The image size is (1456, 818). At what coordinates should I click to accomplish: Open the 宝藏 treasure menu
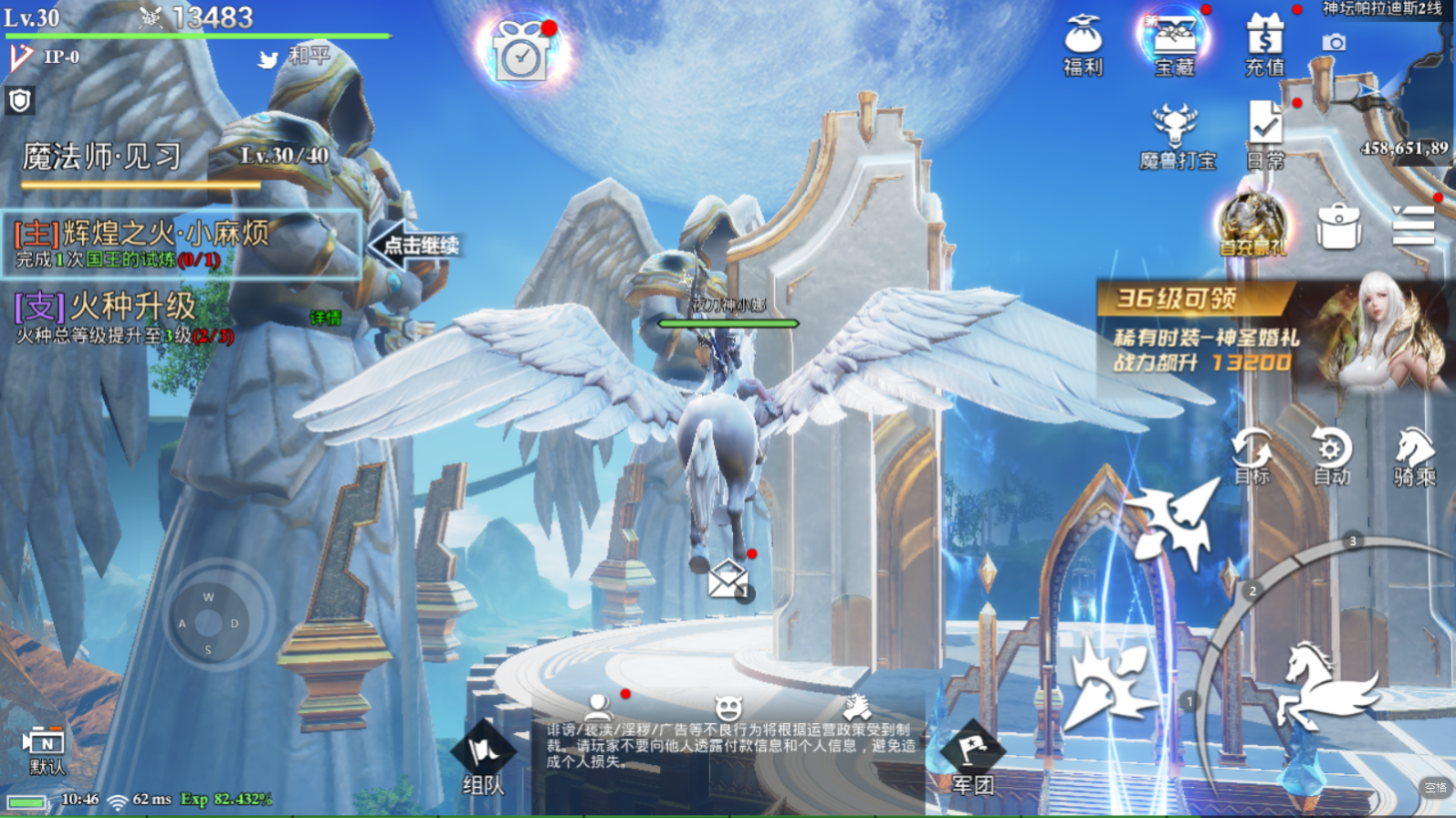(x=1174, y=44)
